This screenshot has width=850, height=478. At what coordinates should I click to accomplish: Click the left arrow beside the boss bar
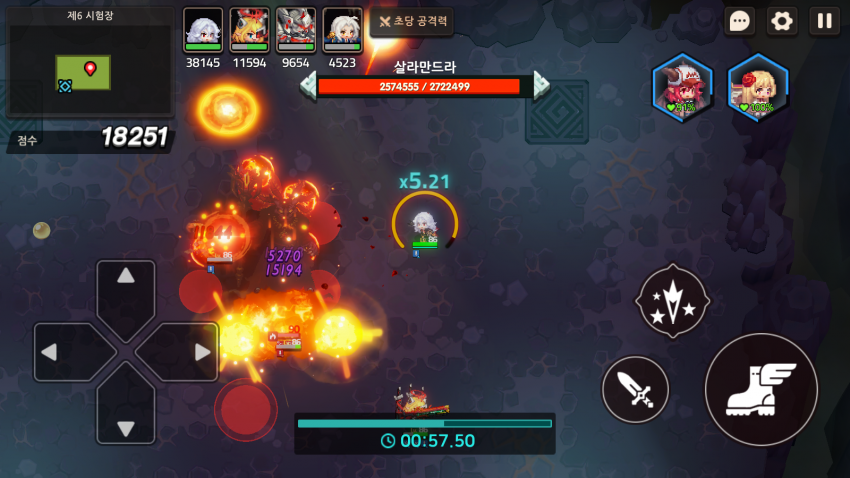pos(308,86)
